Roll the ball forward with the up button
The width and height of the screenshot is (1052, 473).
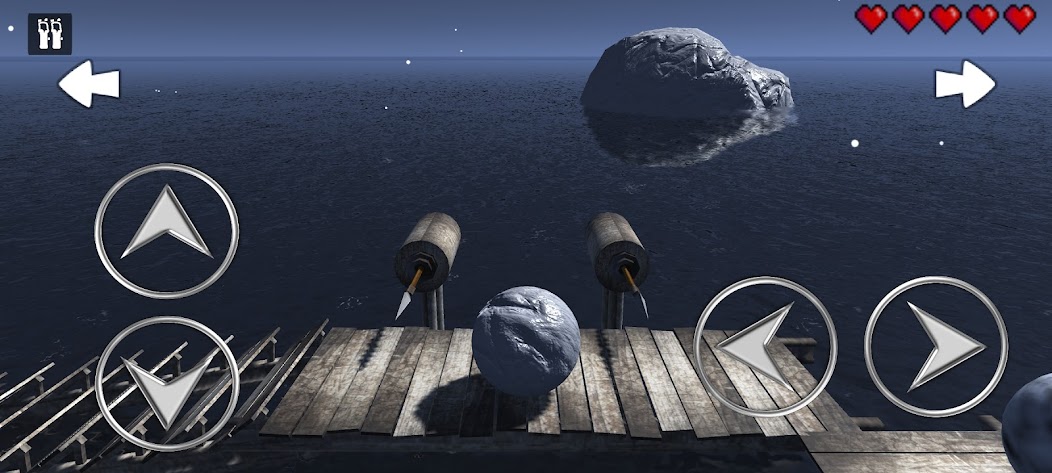tap(167, 231)
